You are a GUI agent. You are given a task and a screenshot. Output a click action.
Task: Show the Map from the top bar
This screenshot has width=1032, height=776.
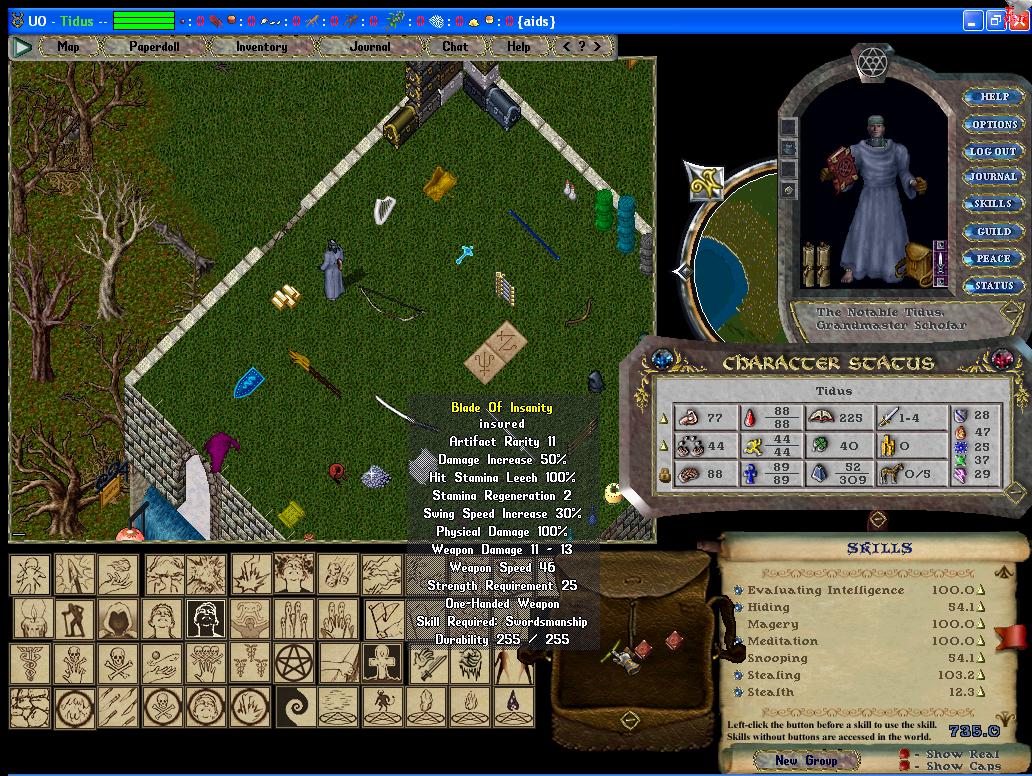[68, 46]
